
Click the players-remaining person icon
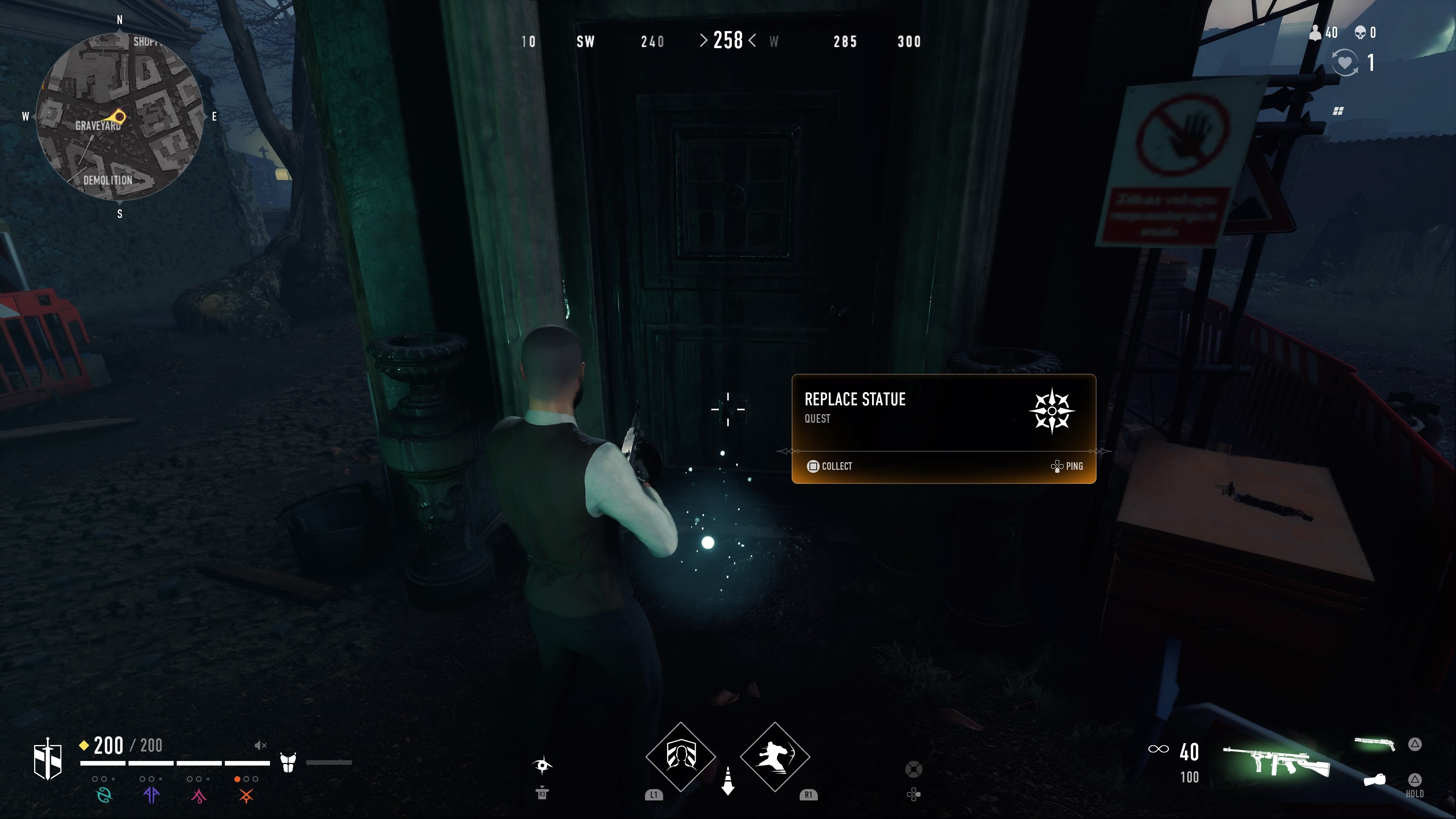pos(1316,33)
